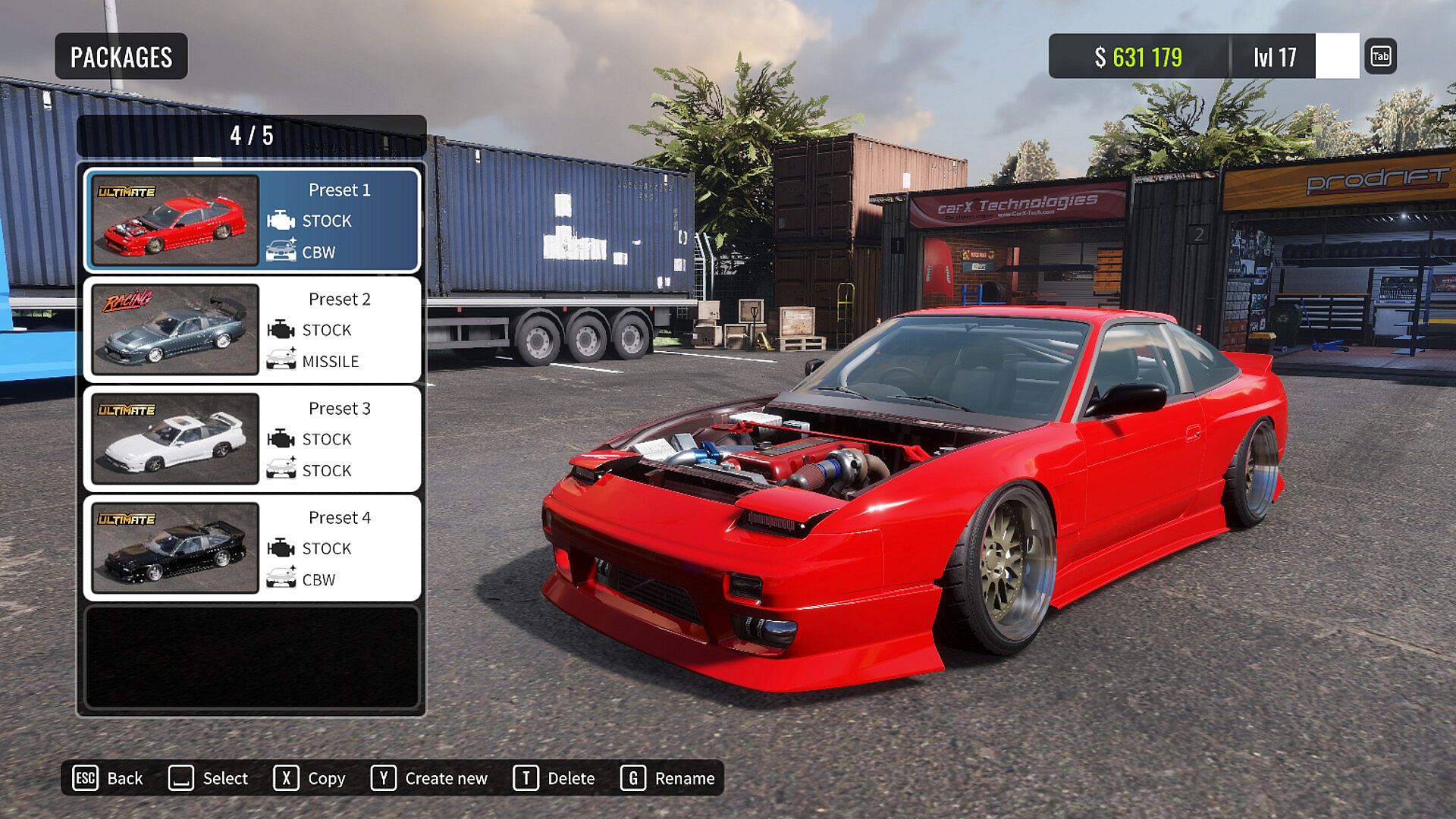
Task: Go back using the Back button
Action: [108, 778]
